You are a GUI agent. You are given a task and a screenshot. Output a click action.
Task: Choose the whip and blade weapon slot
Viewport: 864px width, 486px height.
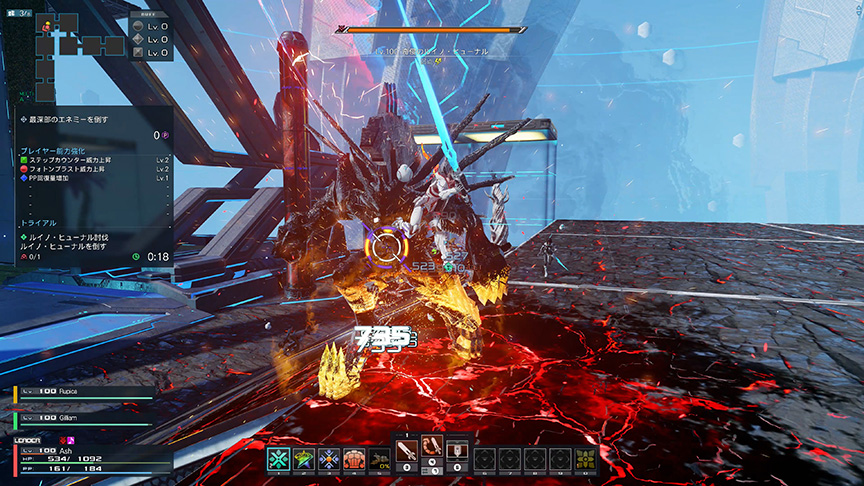(x=432, y=453)
